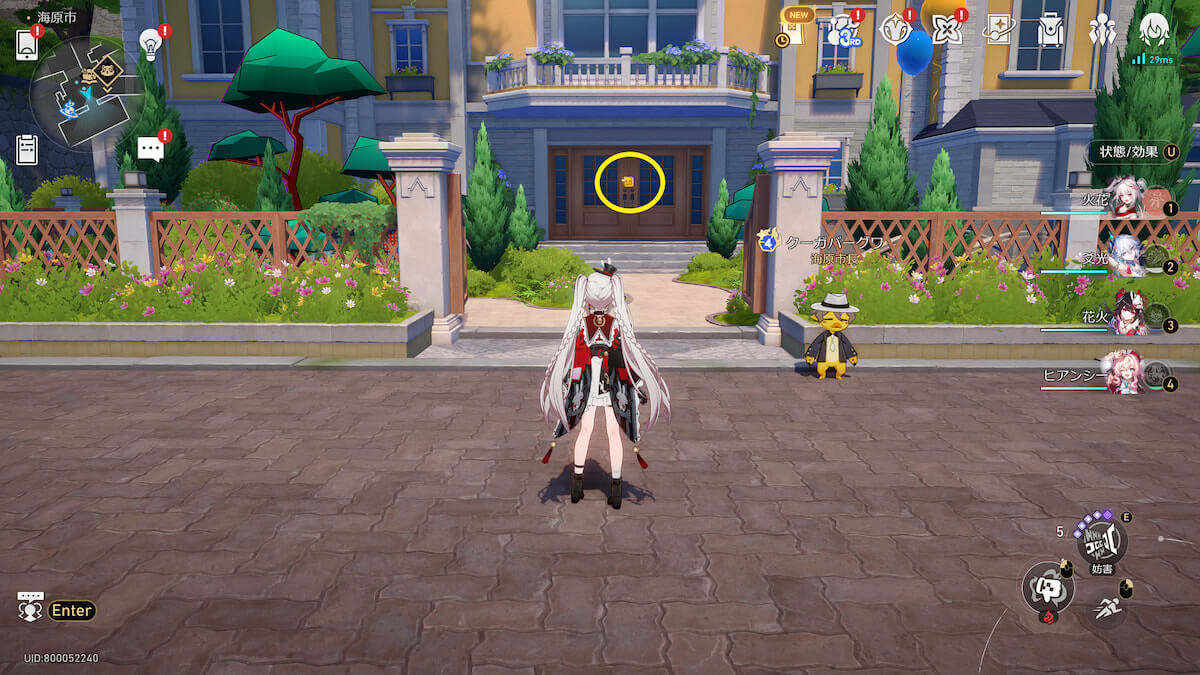Open the lightbulb tutorial tips icon
1200x675 pixels.
[x=150, y=43]
